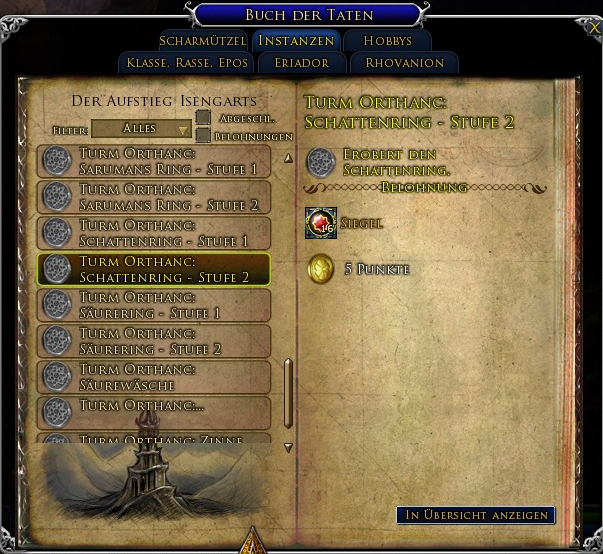
Task: Click the deed list scroll-down arrow
Action: [x=289, y=447]
